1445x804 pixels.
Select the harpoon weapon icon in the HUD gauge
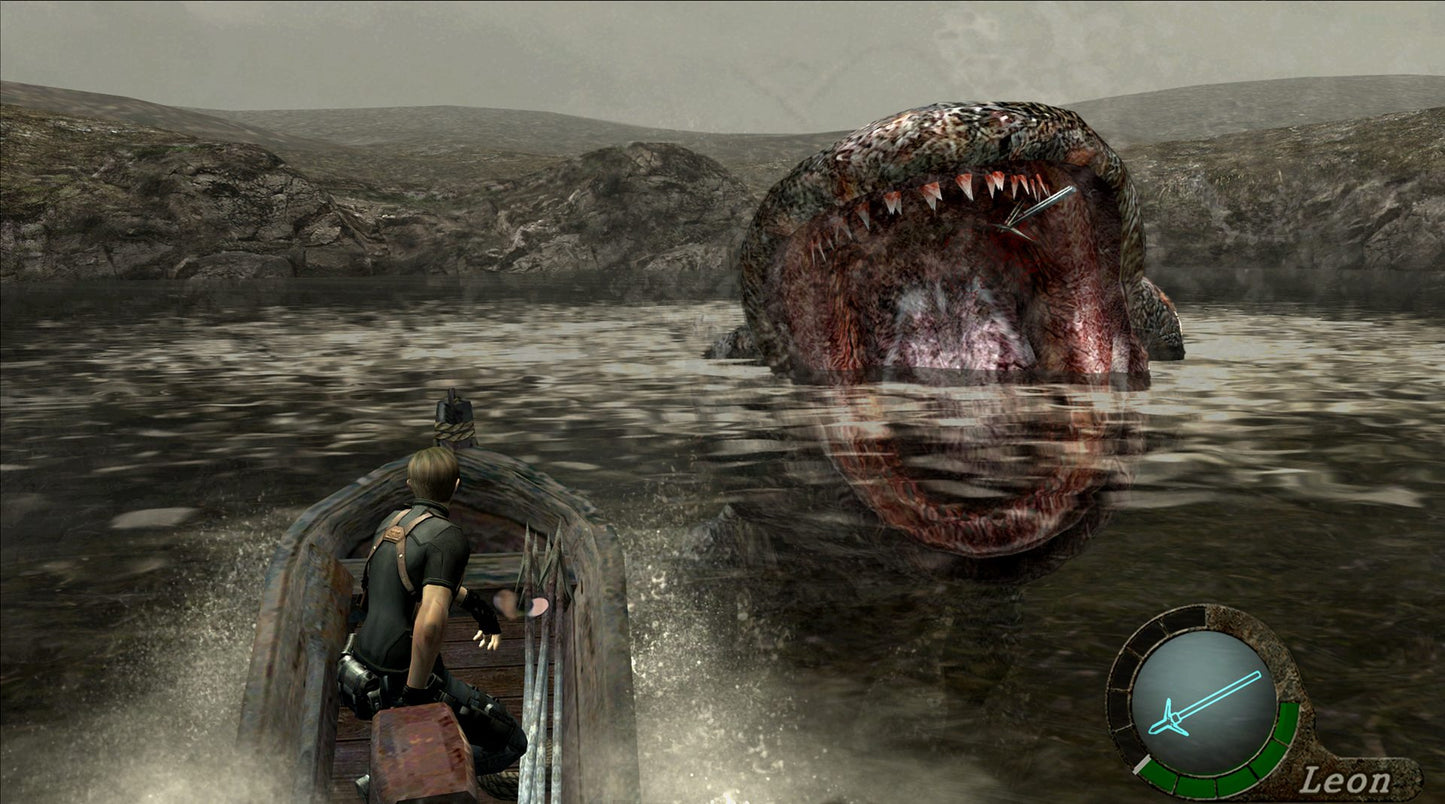coord(1206,702)
